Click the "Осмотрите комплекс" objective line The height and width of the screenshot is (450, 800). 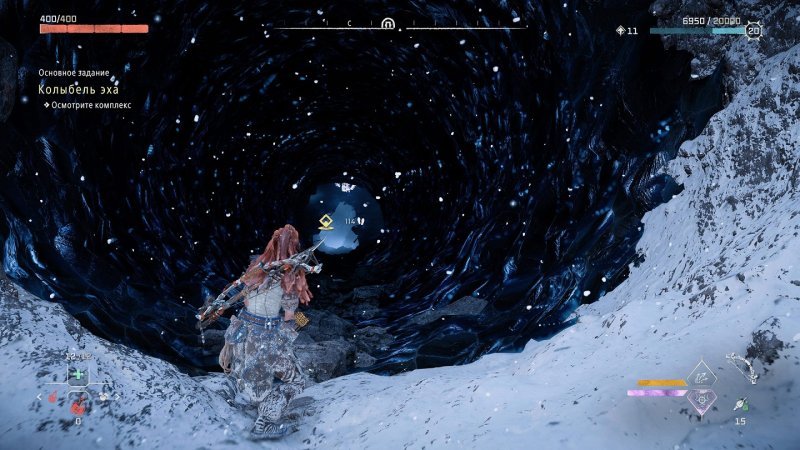(85, 104)
